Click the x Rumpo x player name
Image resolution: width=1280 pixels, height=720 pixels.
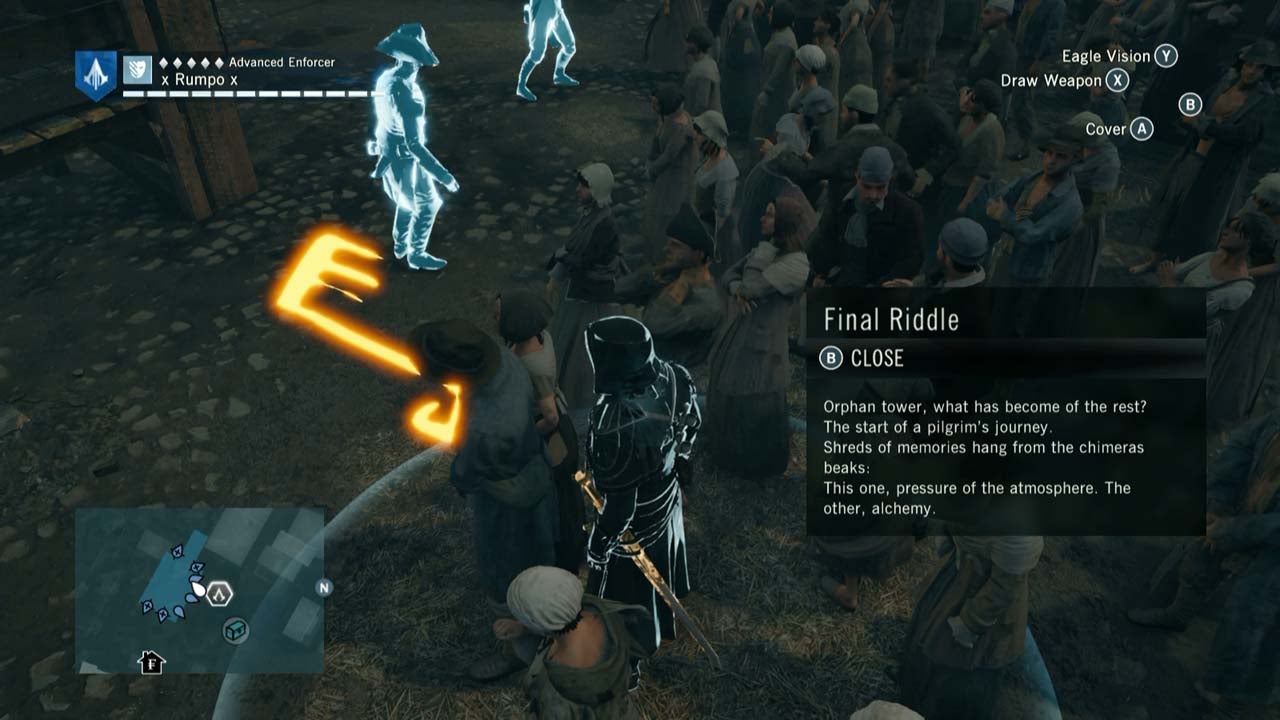(198, 79)
